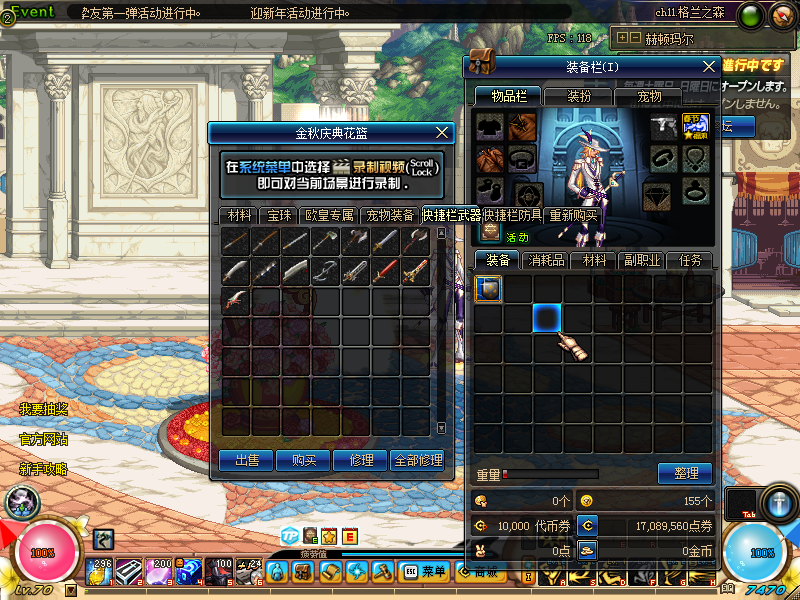Show the 宠物装备 shop tab

coord(390,215)
